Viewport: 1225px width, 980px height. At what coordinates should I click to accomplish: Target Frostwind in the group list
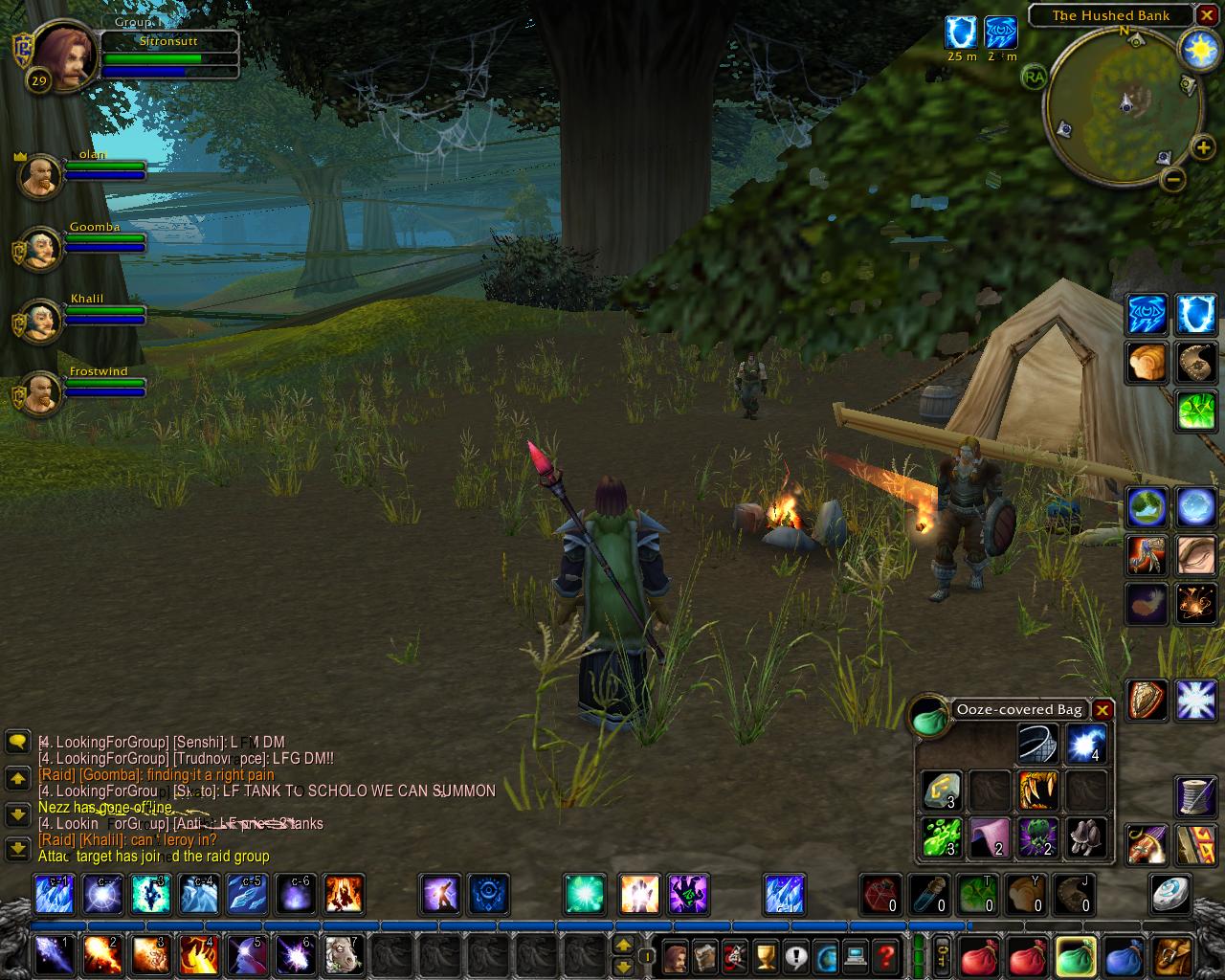click(41, 393)
